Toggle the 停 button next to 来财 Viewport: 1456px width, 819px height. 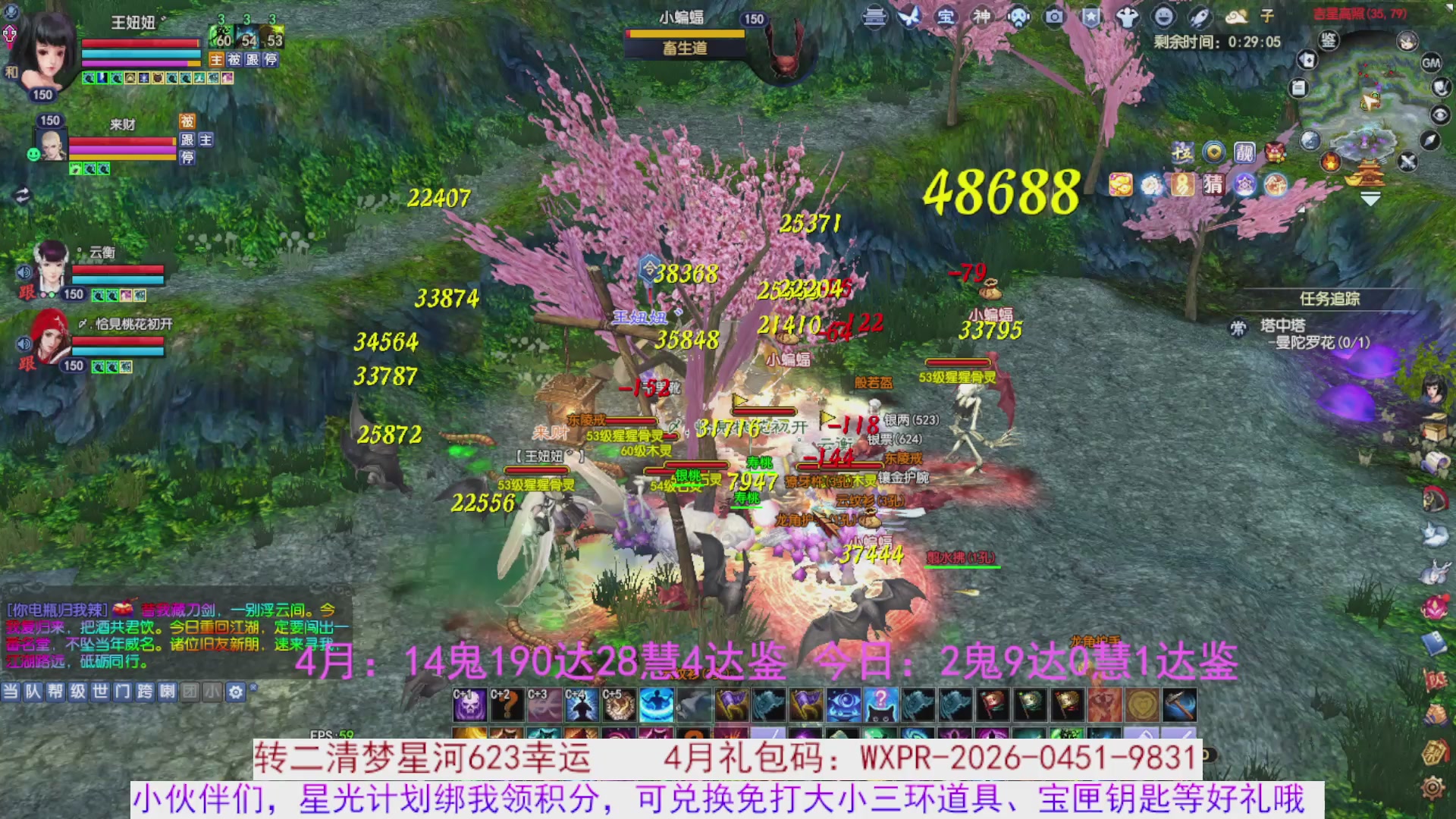(186, 159)
